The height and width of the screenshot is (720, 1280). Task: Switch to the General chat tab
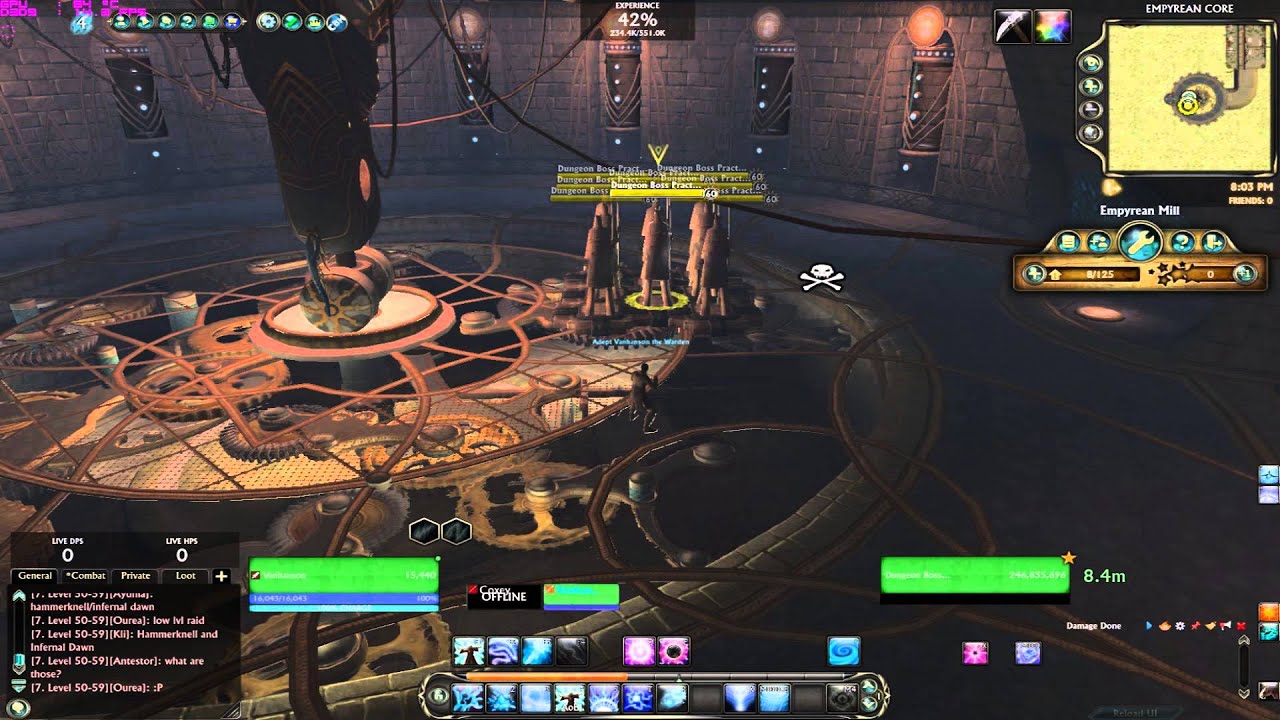tap(35, 576)
